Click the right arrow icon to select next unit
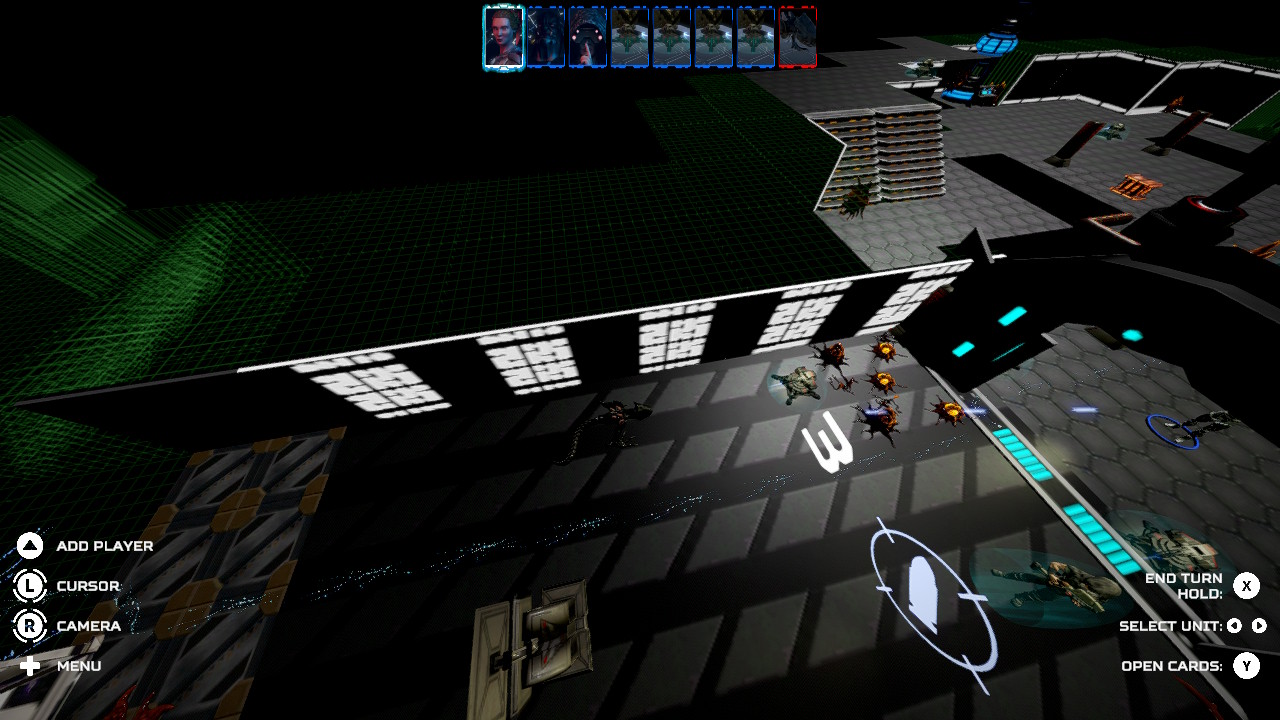The width and height of the screenshot is (1280, 720). (x=1258, y=626)
